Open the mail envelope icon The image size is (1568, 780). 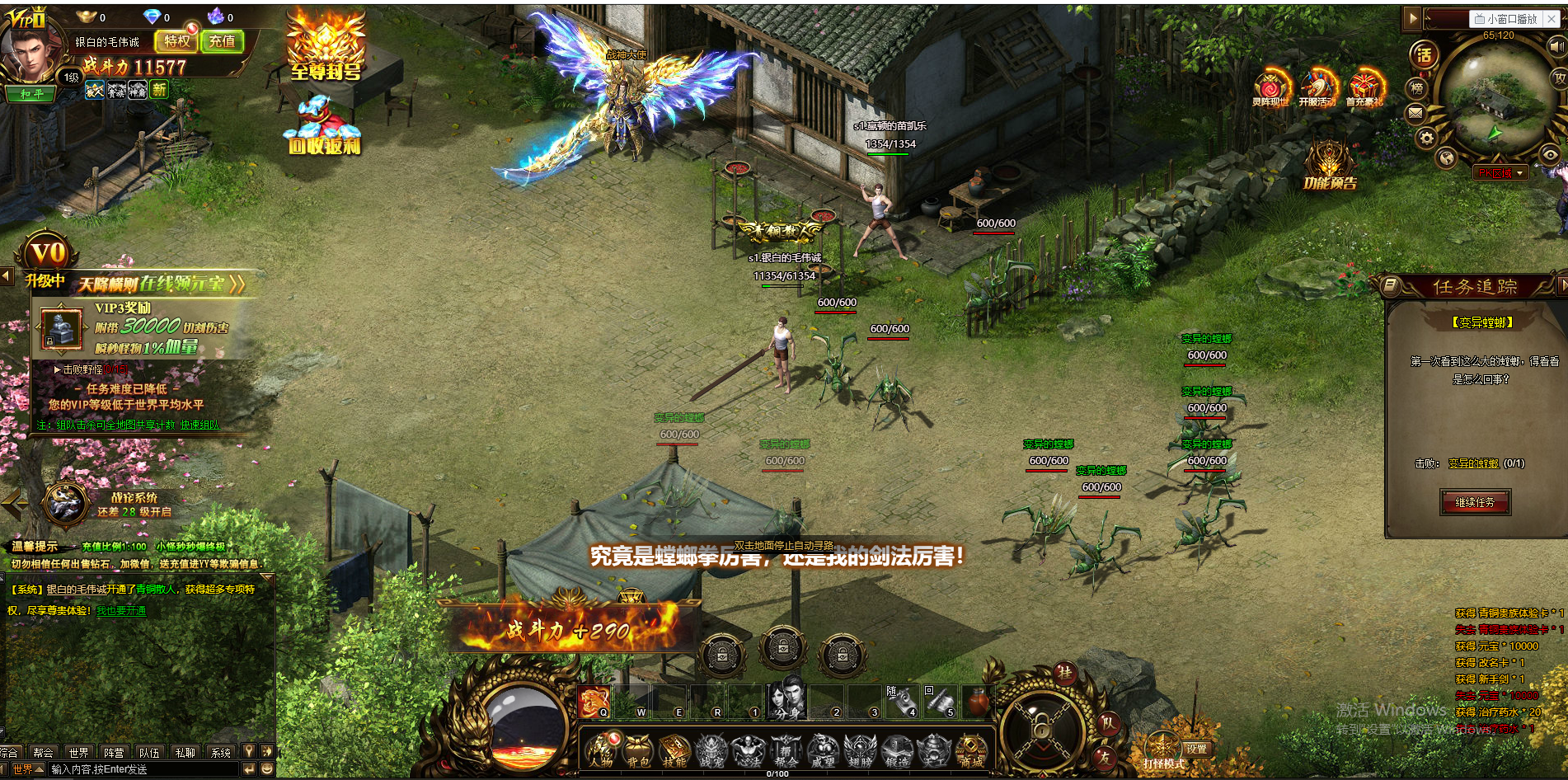pos(1416,113)
